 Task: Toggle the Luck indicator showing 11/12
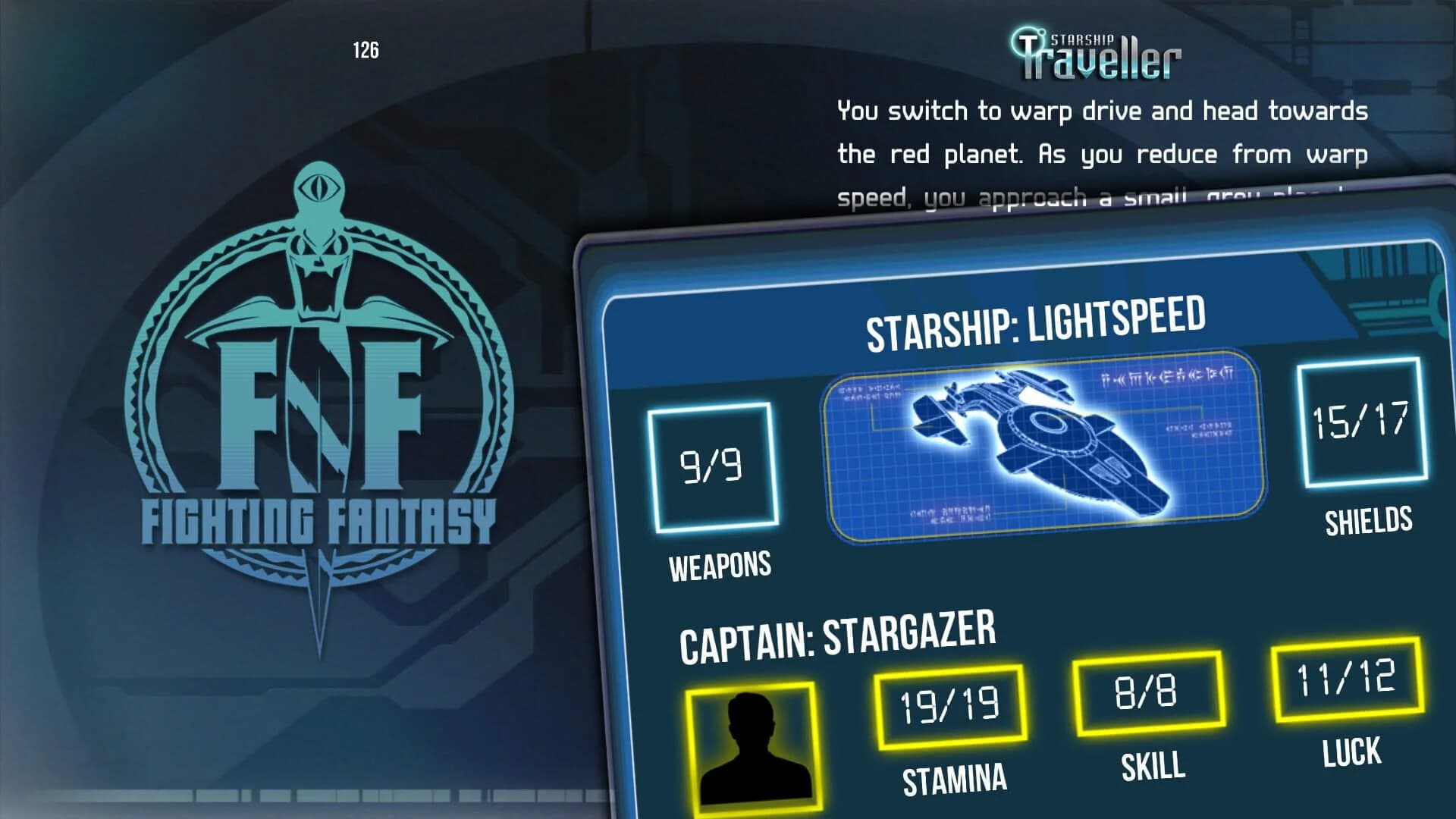pyautogui.click(x=1347, y=681)
